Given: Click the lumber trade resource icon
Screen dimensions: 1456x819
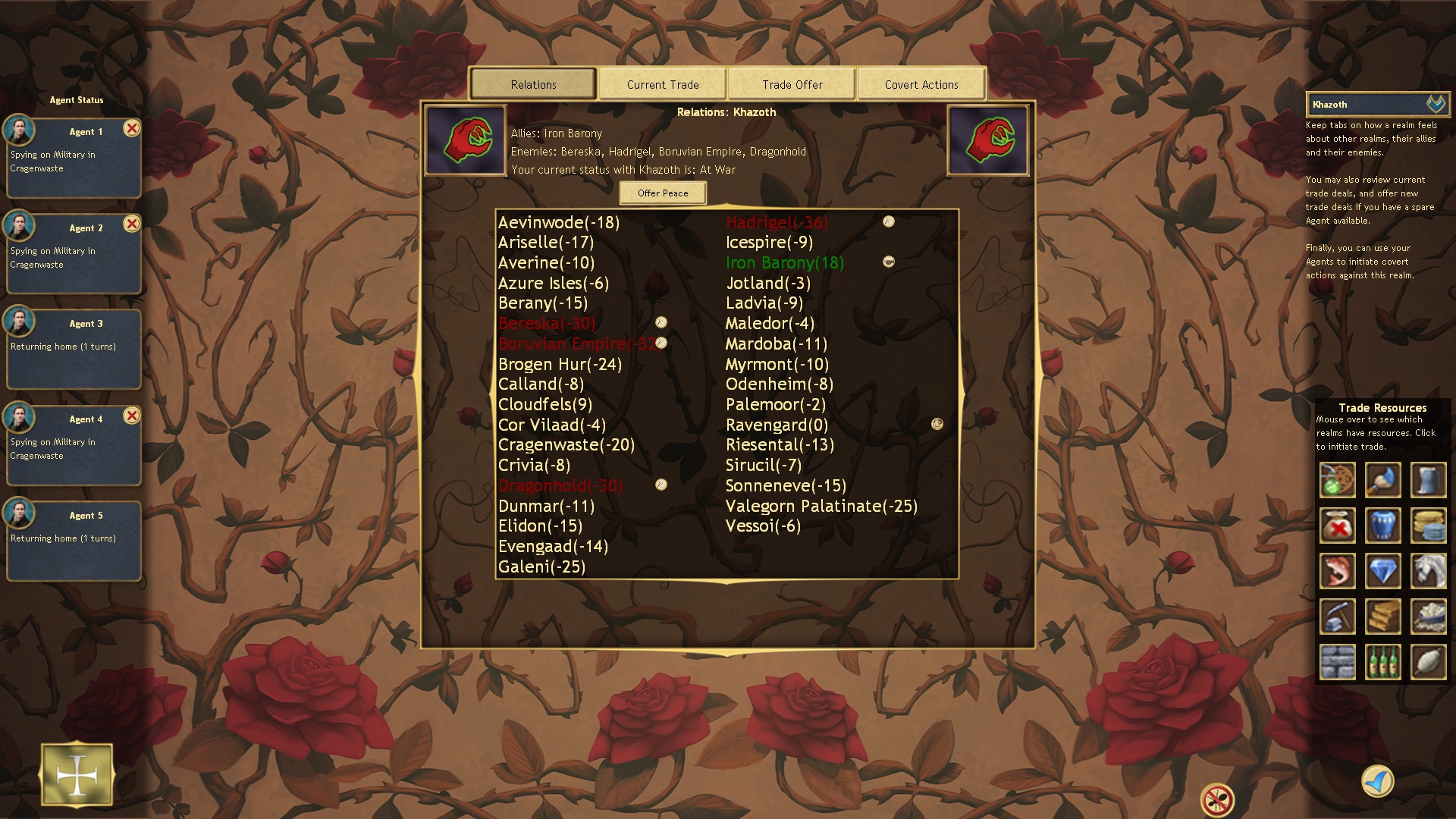Looking at the screenshot, I should pos(1382,617).
